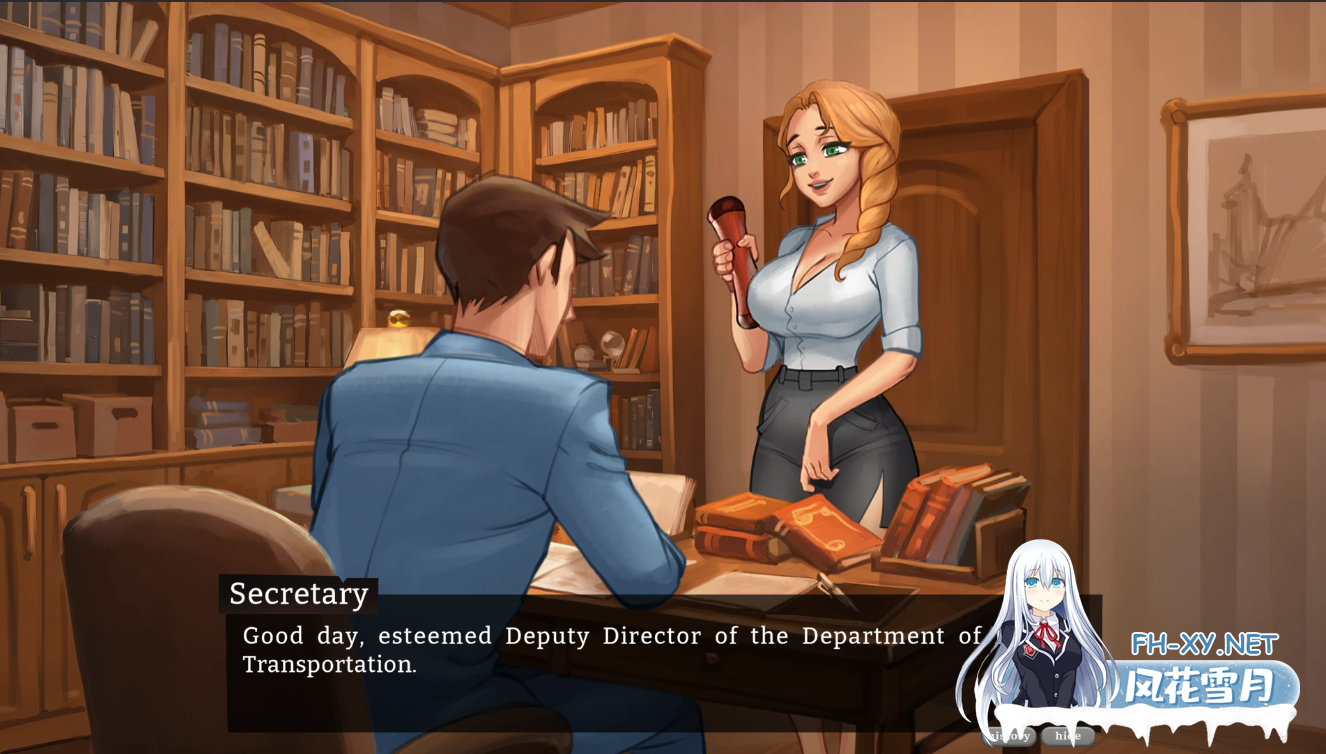
Task: Click the hide button to conceal dialogue
Action: [x=1068, y=734]
